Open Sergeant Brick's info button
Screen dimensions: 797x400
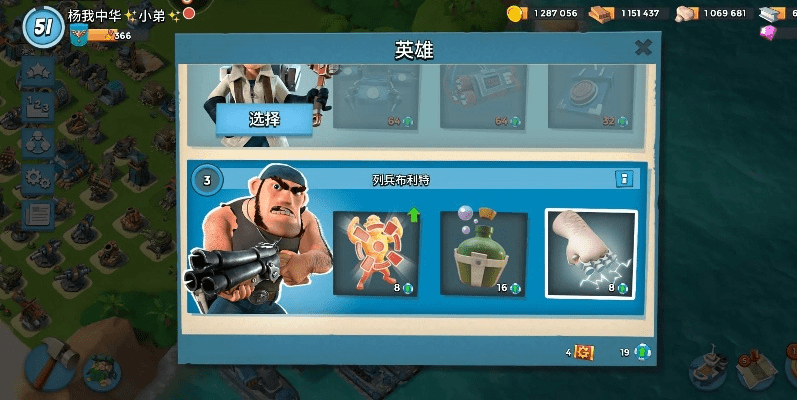pyautogui.click(x=624, y=178)
